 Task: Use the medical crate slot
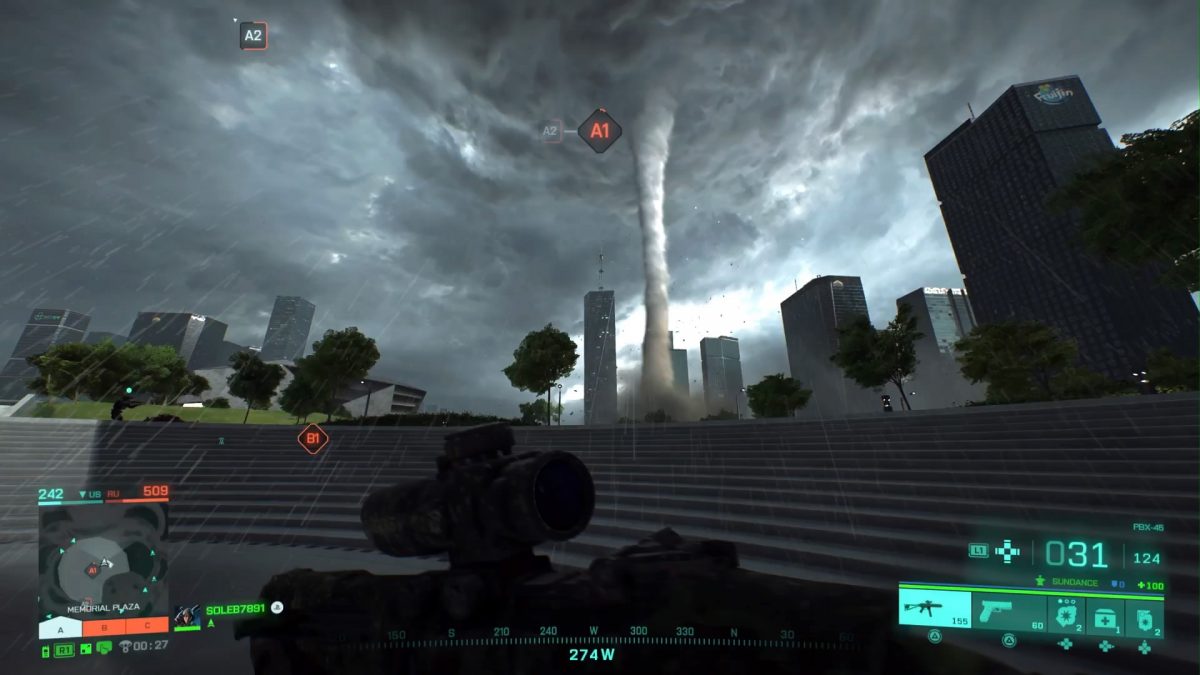(x=1105, y=616)
